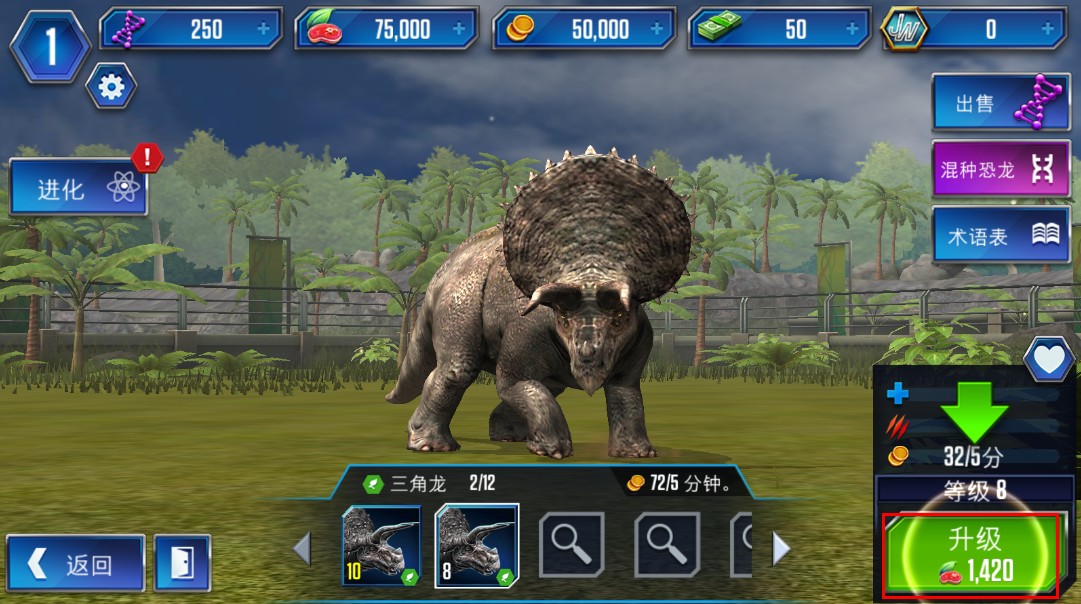Open the 混种恐龙 hybrid screen
1081x604 pixels.
tap(1000, 170)
